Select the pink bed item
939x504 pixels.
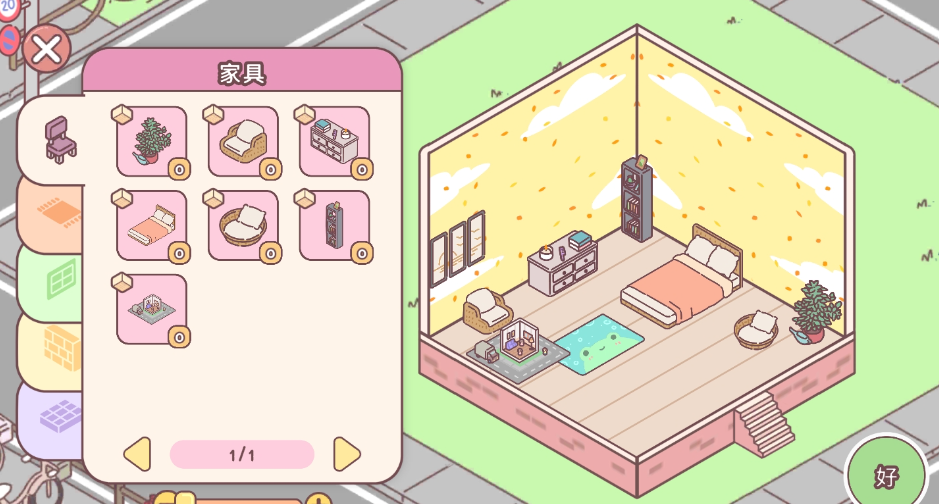click(x=152, y=225)
